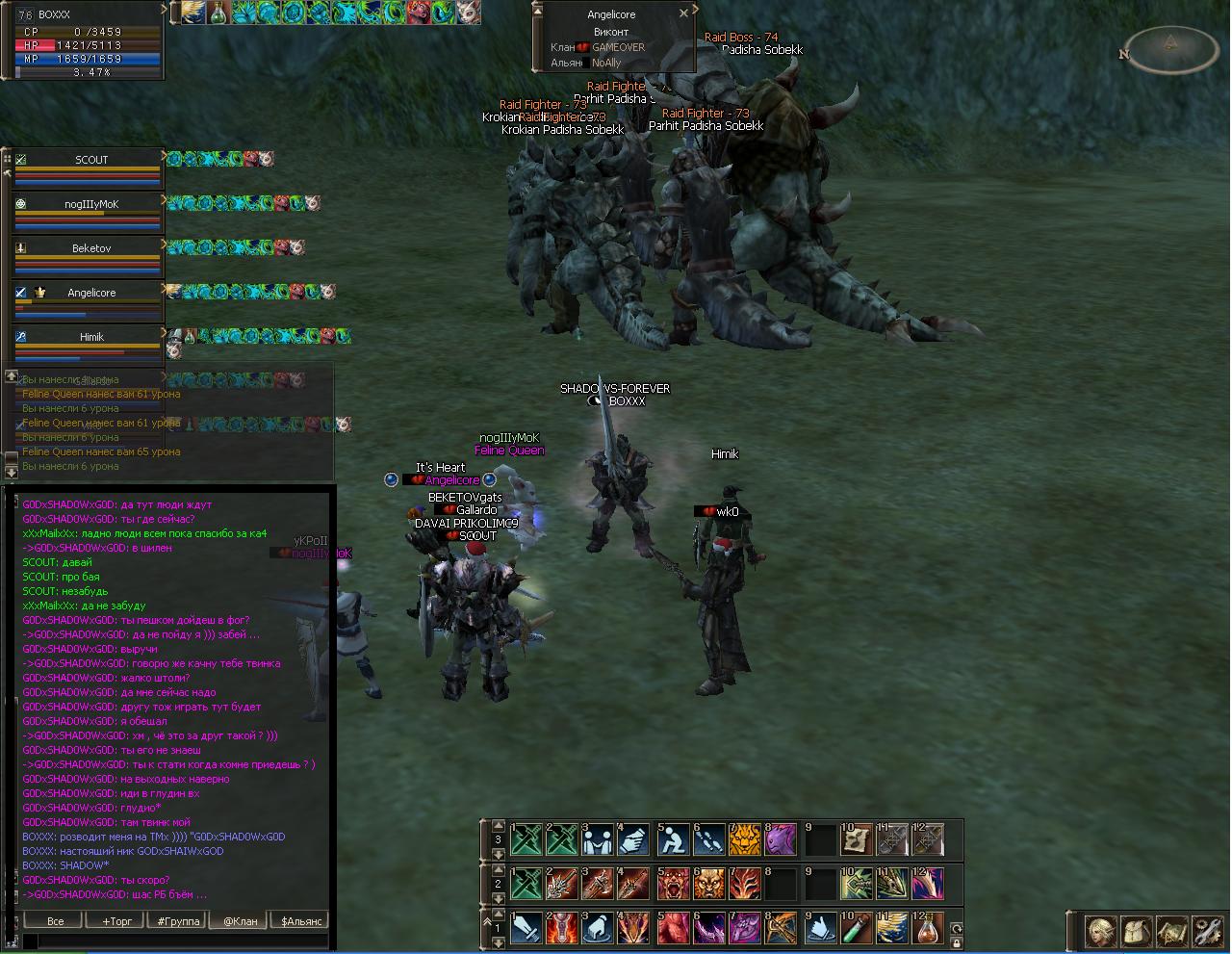This screenshot has width=1232, height=954.
Task: Open the map scroll icon
Action: point(1170,932)
